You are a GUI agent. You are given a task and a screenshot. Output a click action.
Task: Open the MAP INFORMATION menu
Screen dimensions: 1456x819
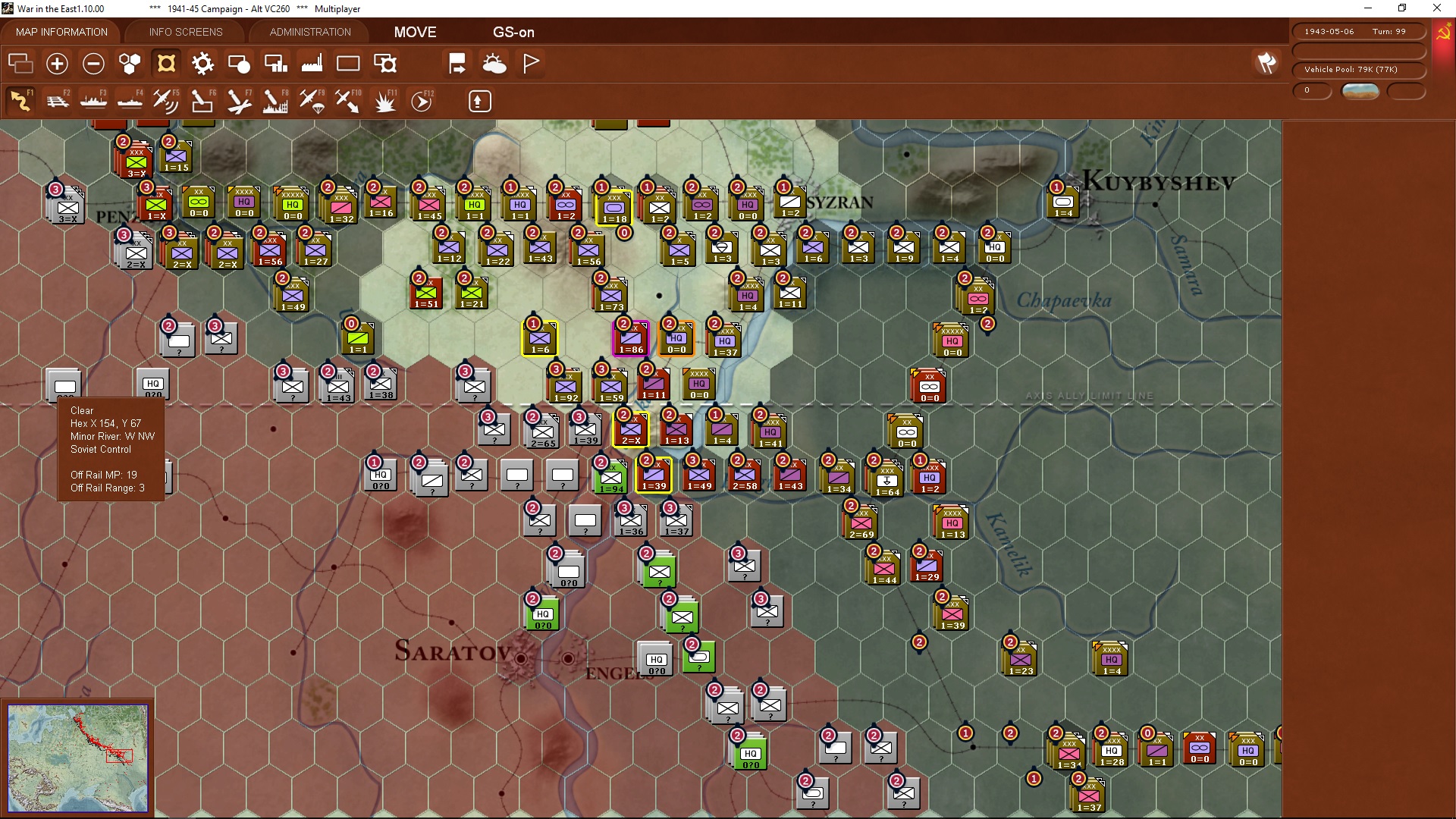click(x=61, y=32)
